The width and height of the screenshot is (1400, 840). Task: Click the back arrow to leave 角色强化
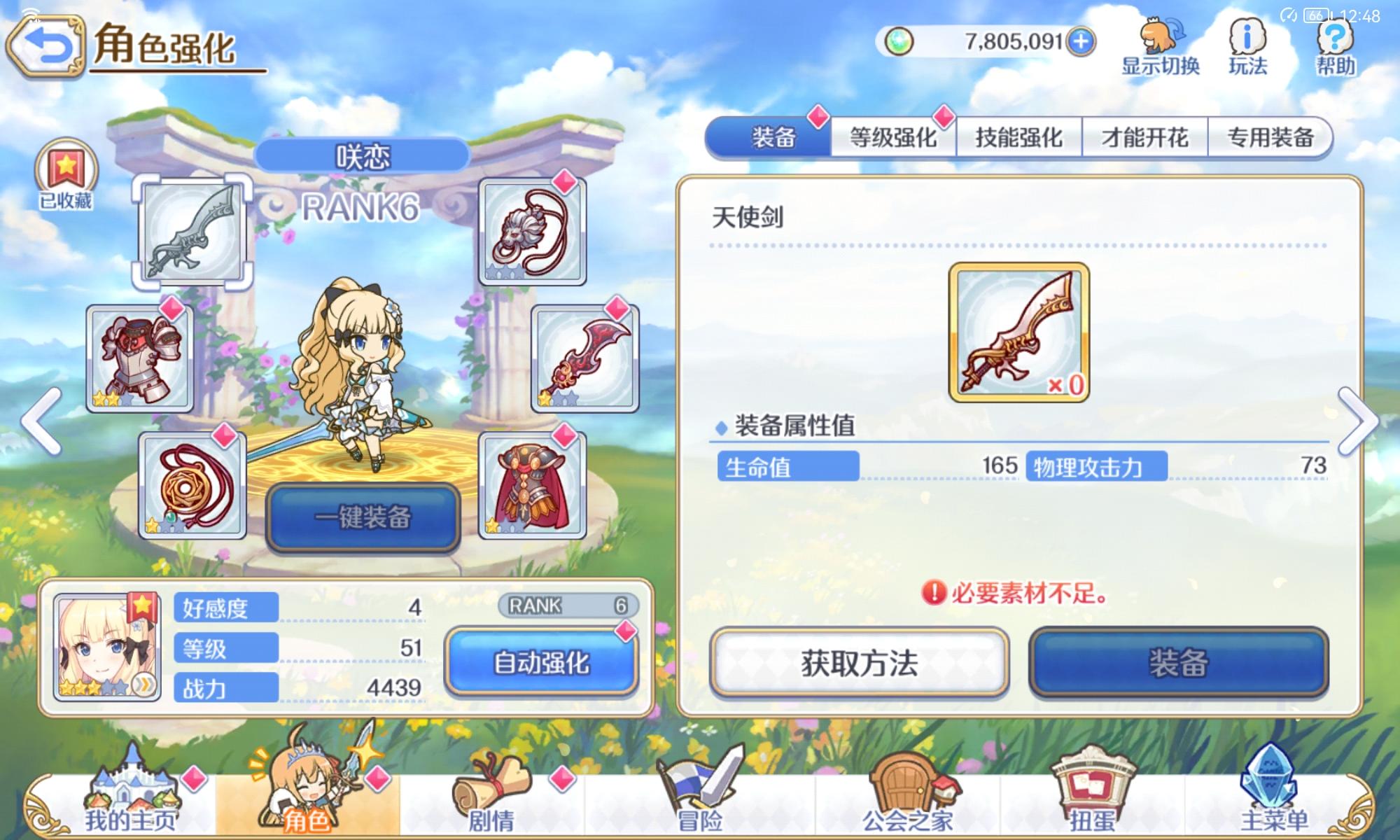pos(47,45)
